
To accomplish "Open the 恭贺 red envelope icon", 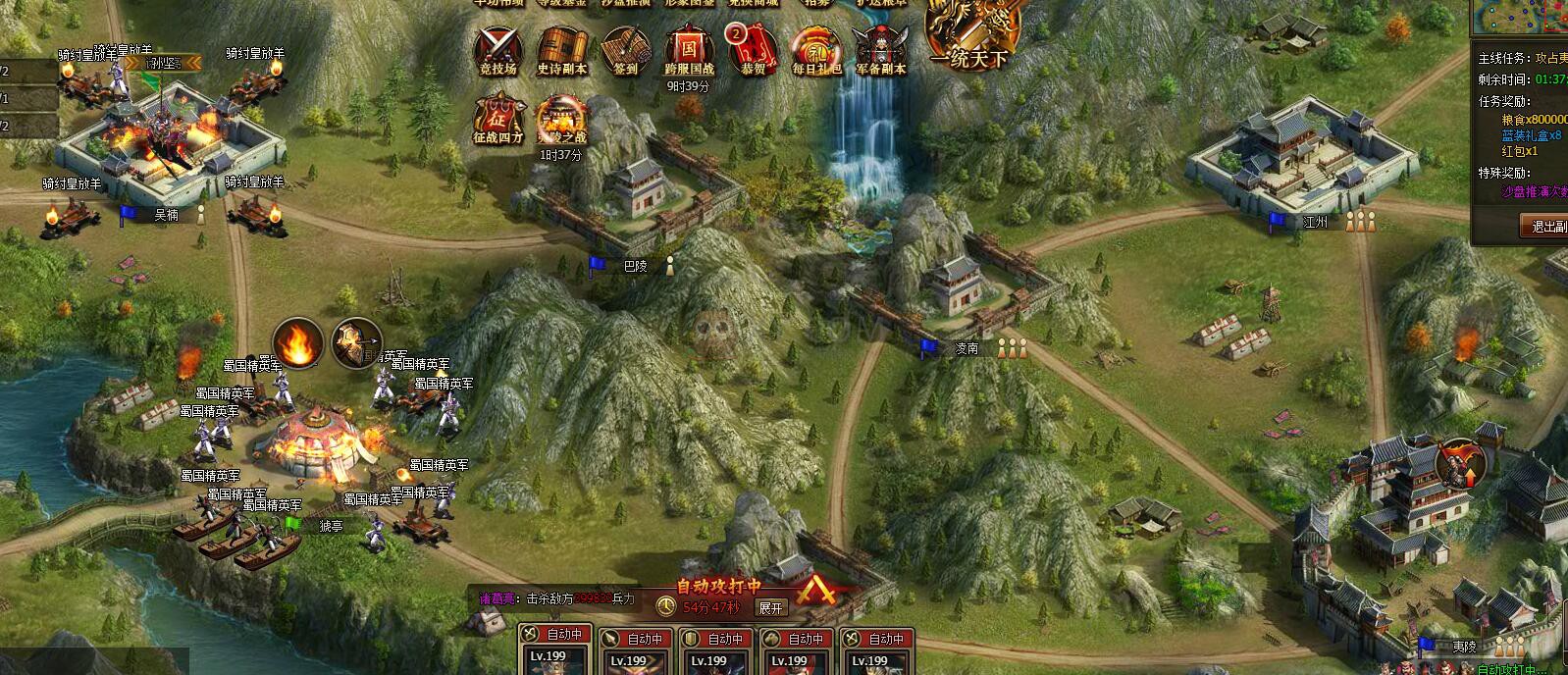I will 754,48.
